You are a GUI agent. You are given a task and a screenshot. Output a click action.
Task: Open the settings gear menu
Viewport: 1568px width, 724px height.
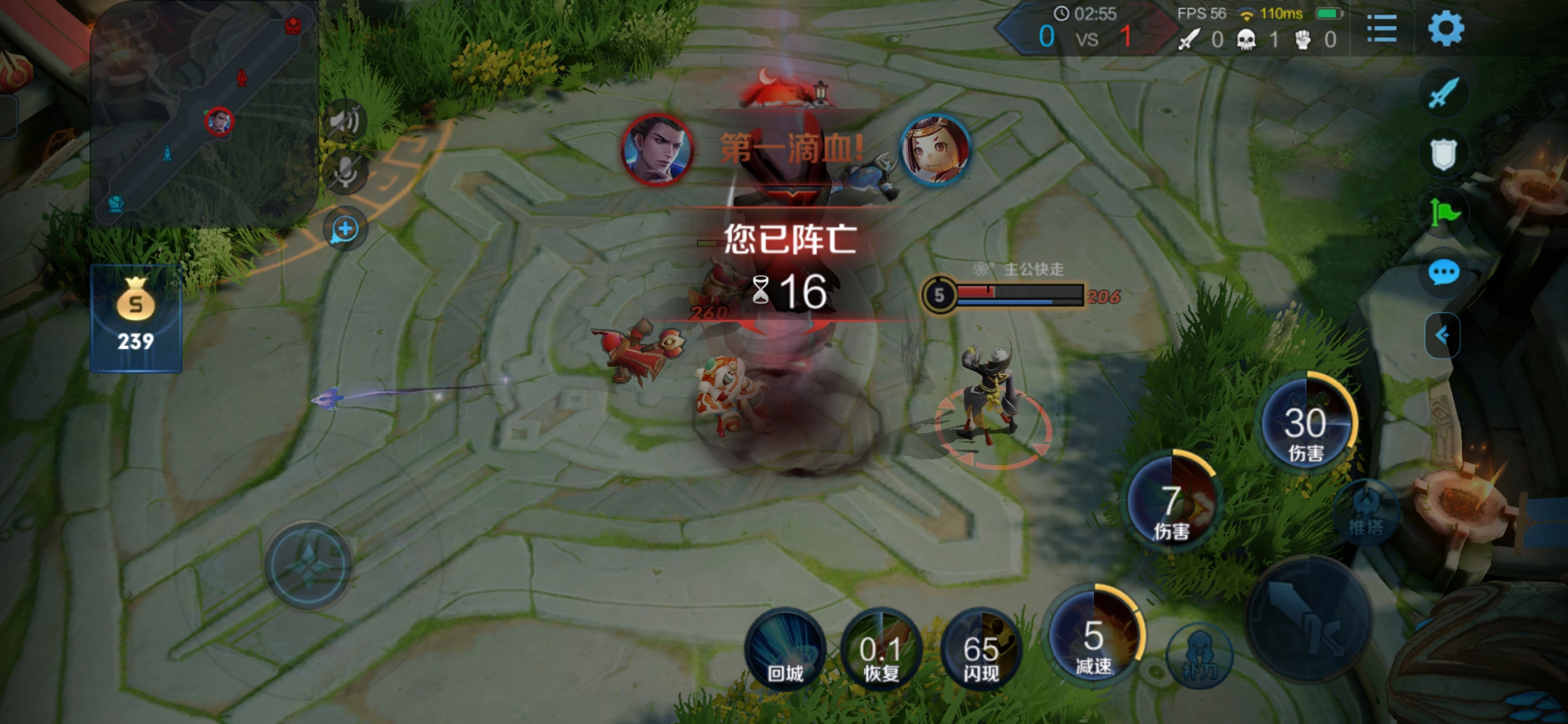[x=1446, y=30]
